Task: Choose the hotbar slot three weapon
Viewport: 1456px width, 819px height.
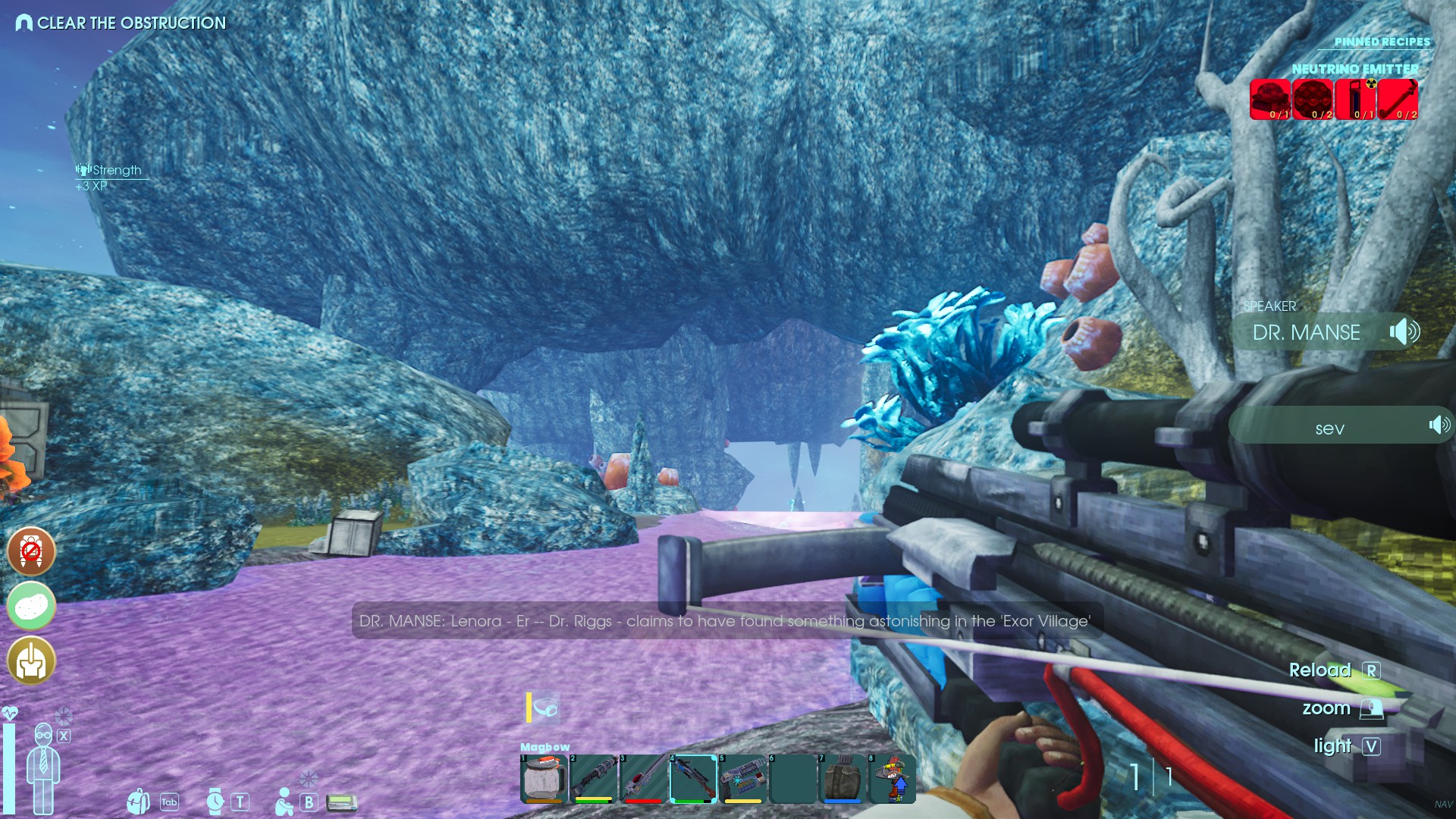Action: click(643, 779)
